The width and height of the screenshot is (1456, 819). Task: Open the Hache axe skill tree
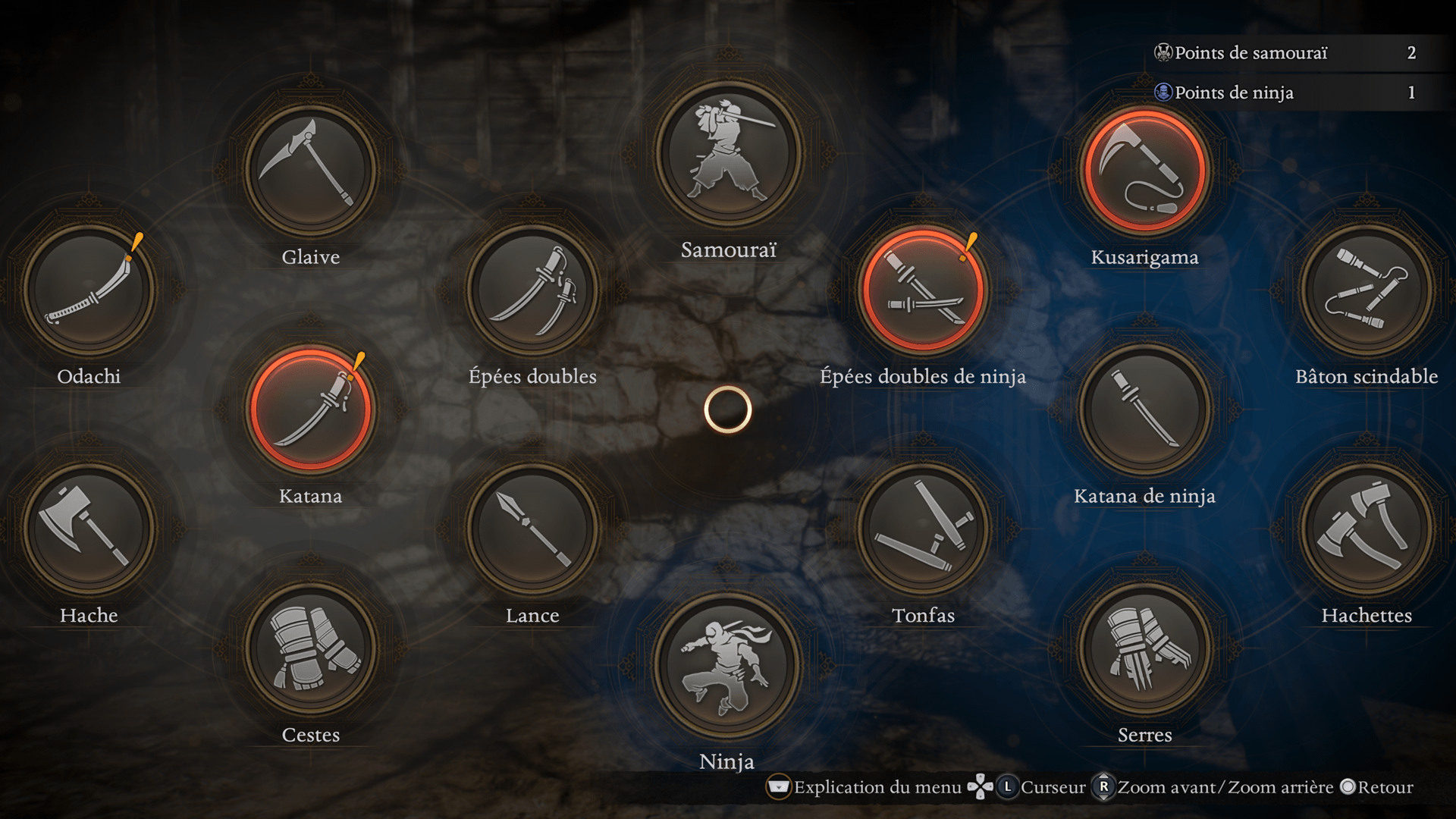click(89, 529)
